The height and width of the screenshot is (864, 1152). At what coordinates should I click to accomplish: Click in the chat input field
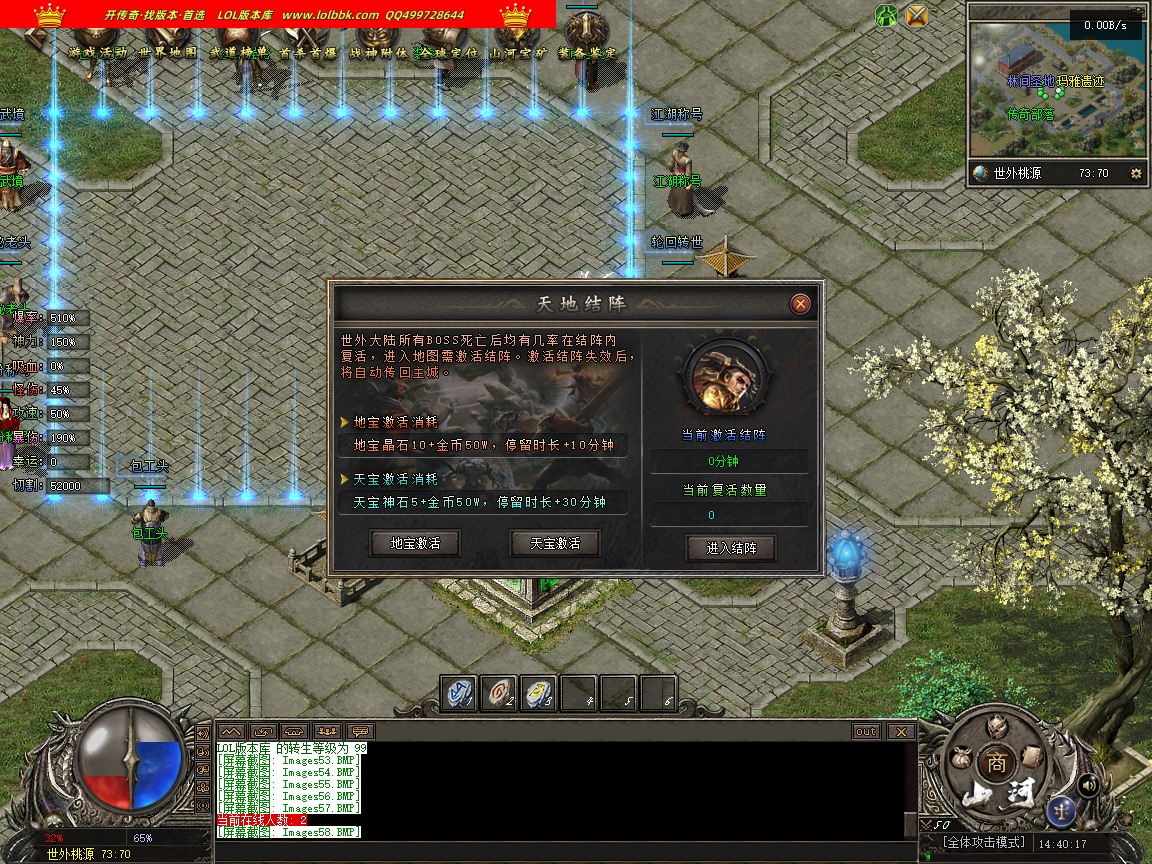point(560,851)
